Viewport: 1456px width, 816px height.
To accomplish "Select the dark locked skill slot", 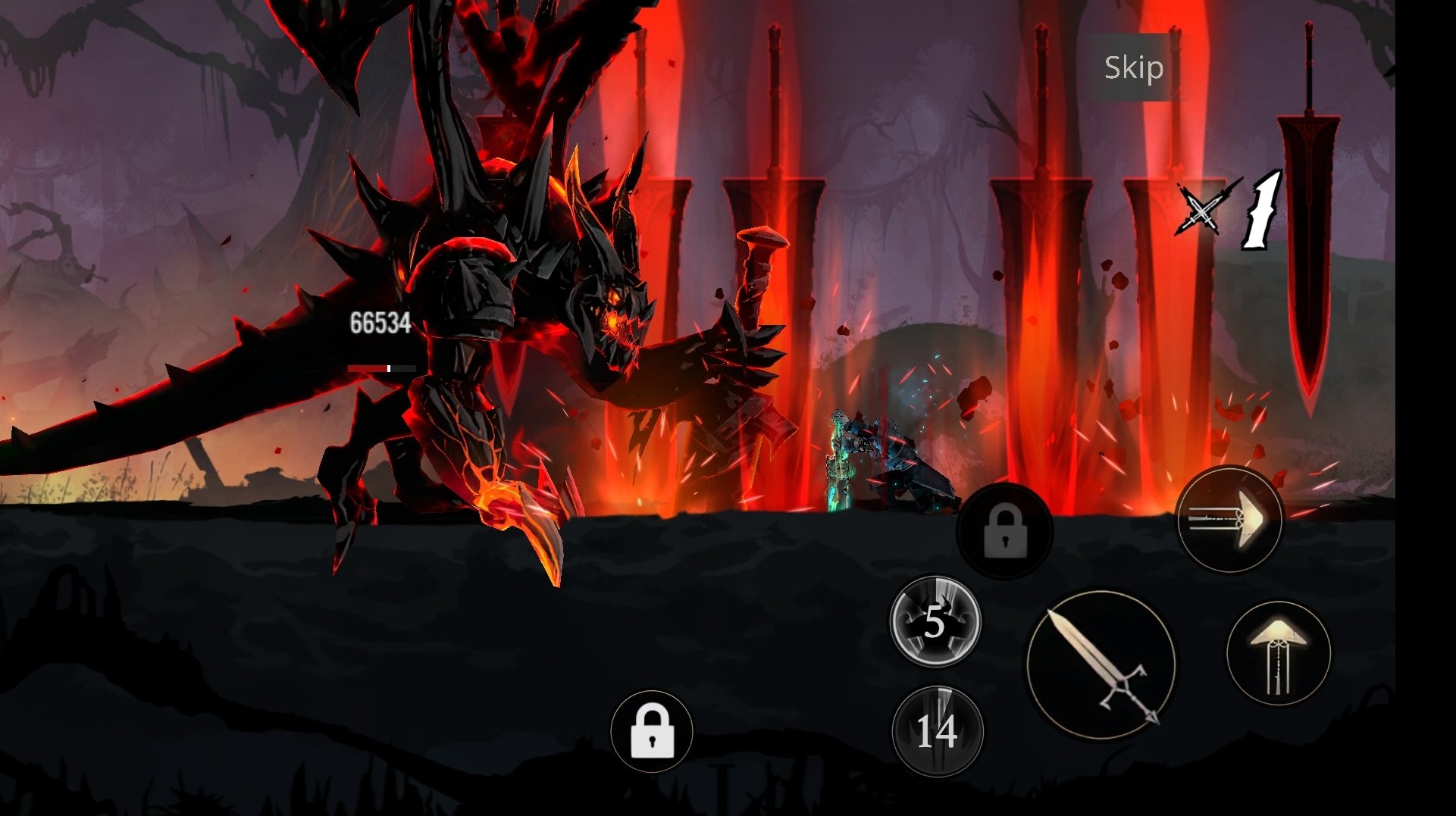I will pos(1005,531).
